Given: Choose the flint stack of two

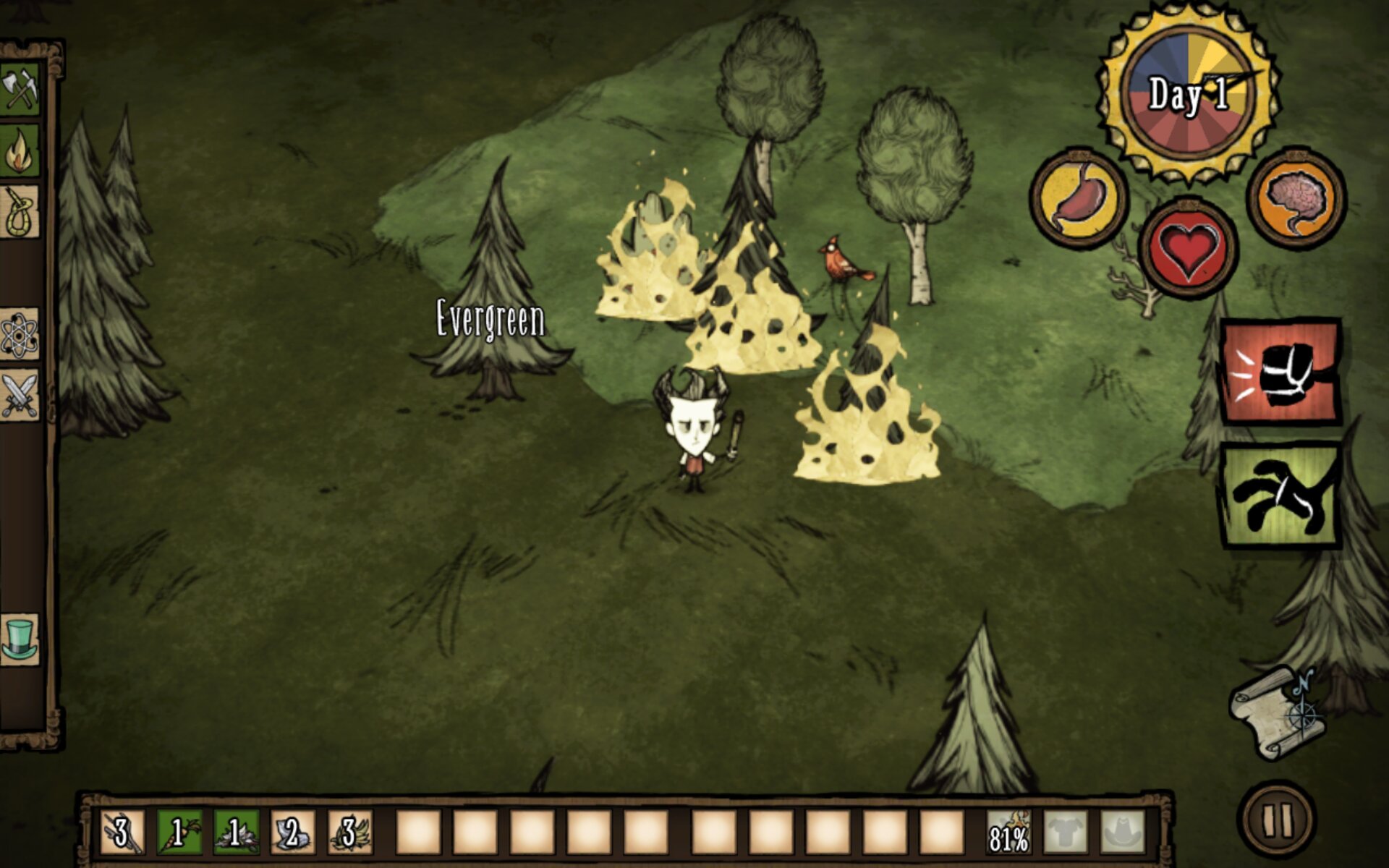Looking at the screenshot, I should (x=293, y=832).
